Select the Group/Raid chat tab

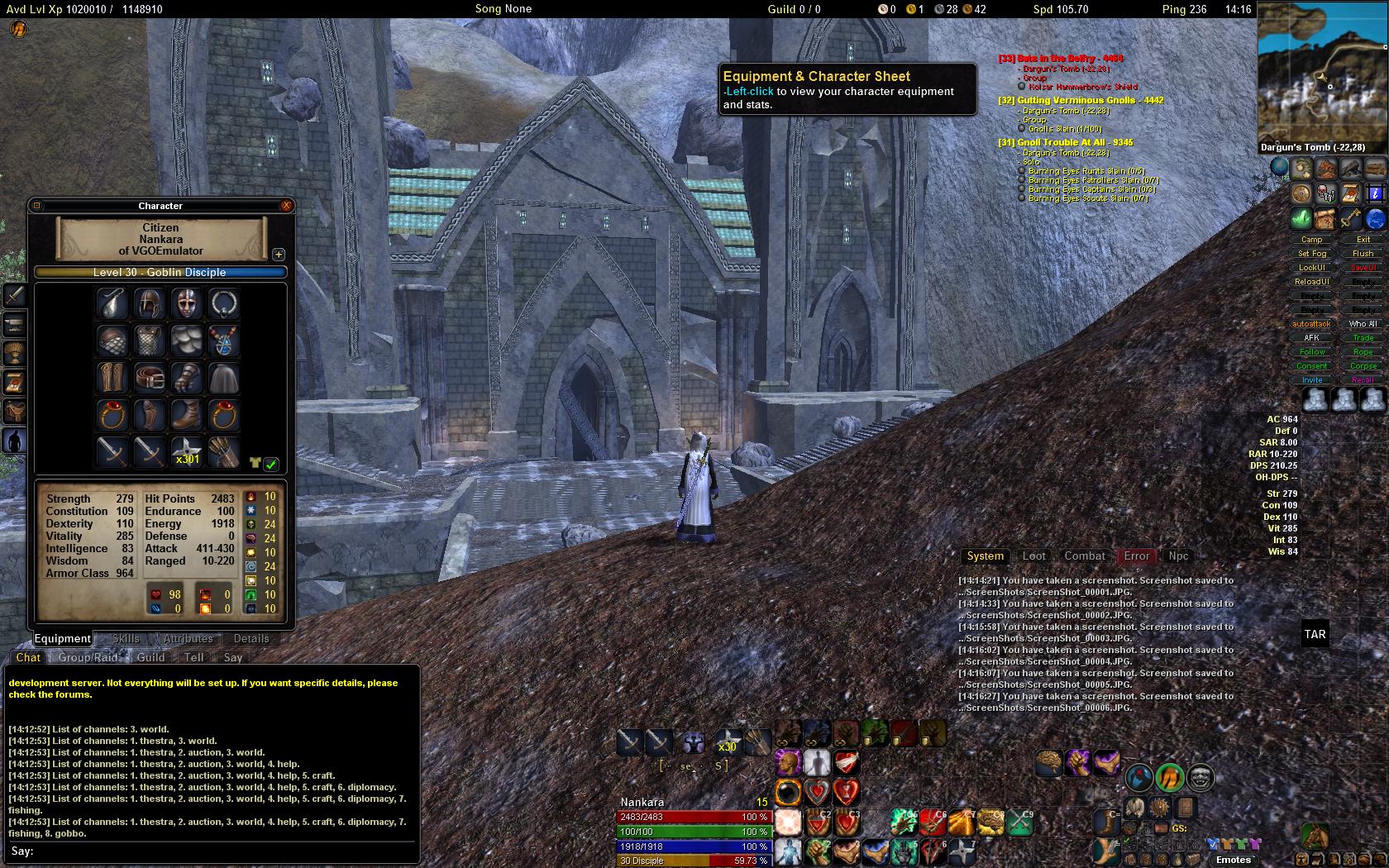point(88,657)
